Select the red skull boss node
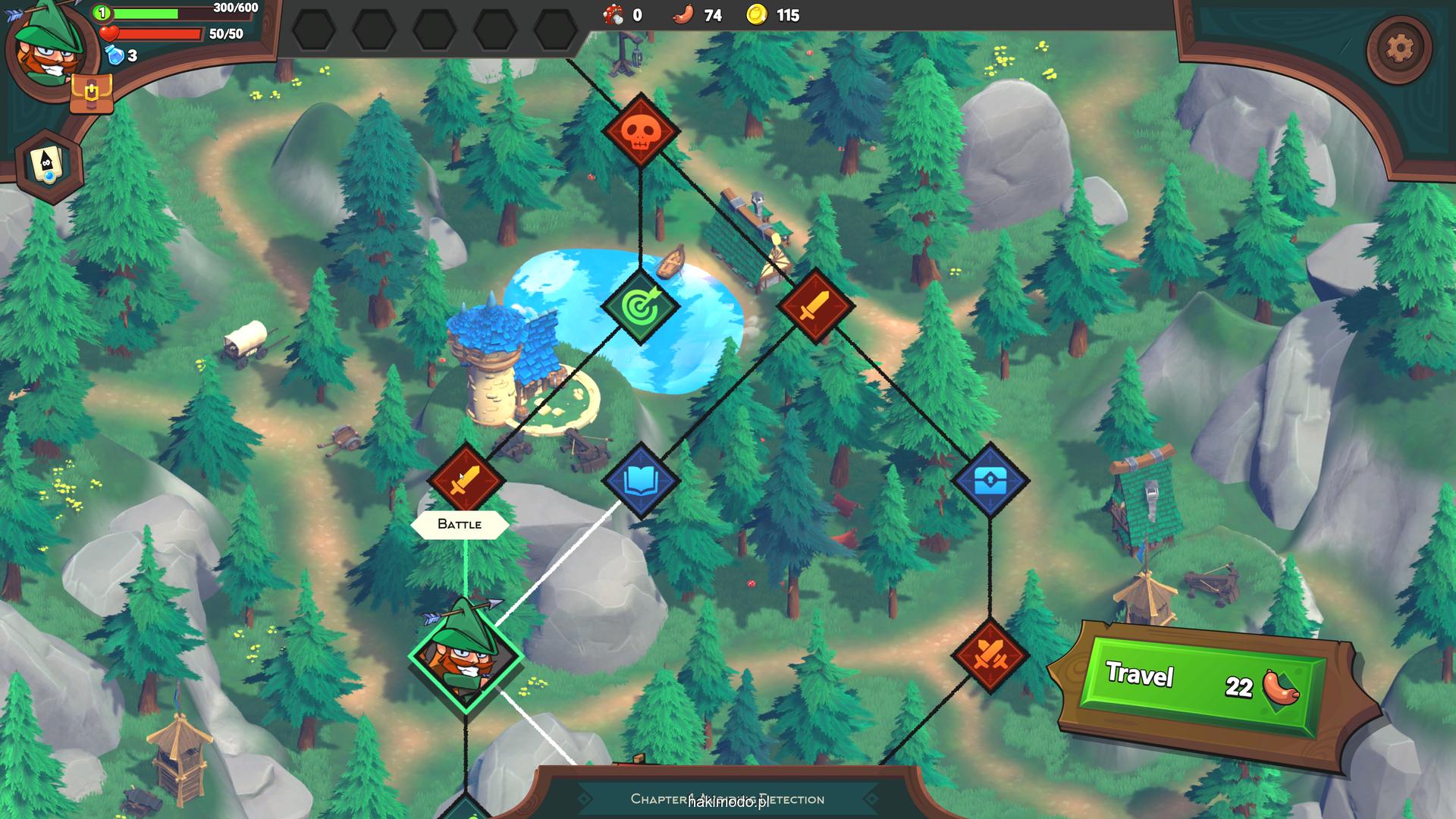Viewport: 1456px width, 819px height. [x=640, y=130]
